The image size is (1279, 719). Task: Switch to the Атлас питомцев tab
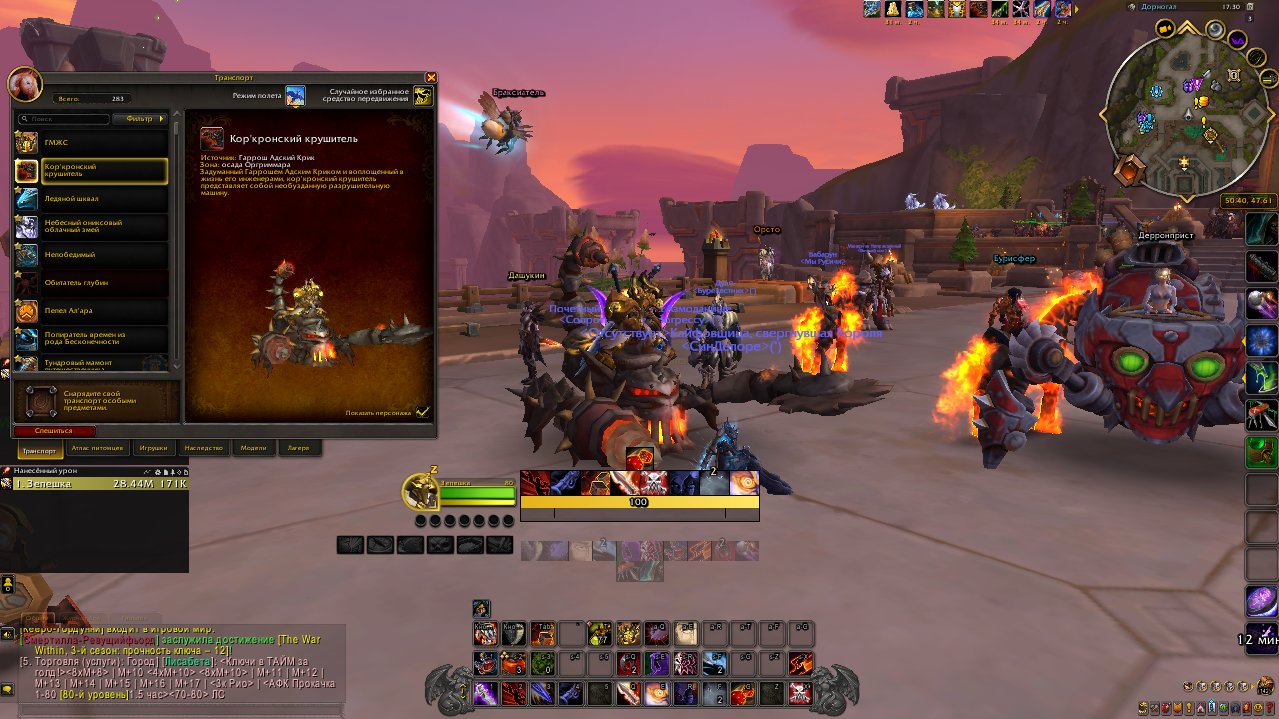pos(97,448)
